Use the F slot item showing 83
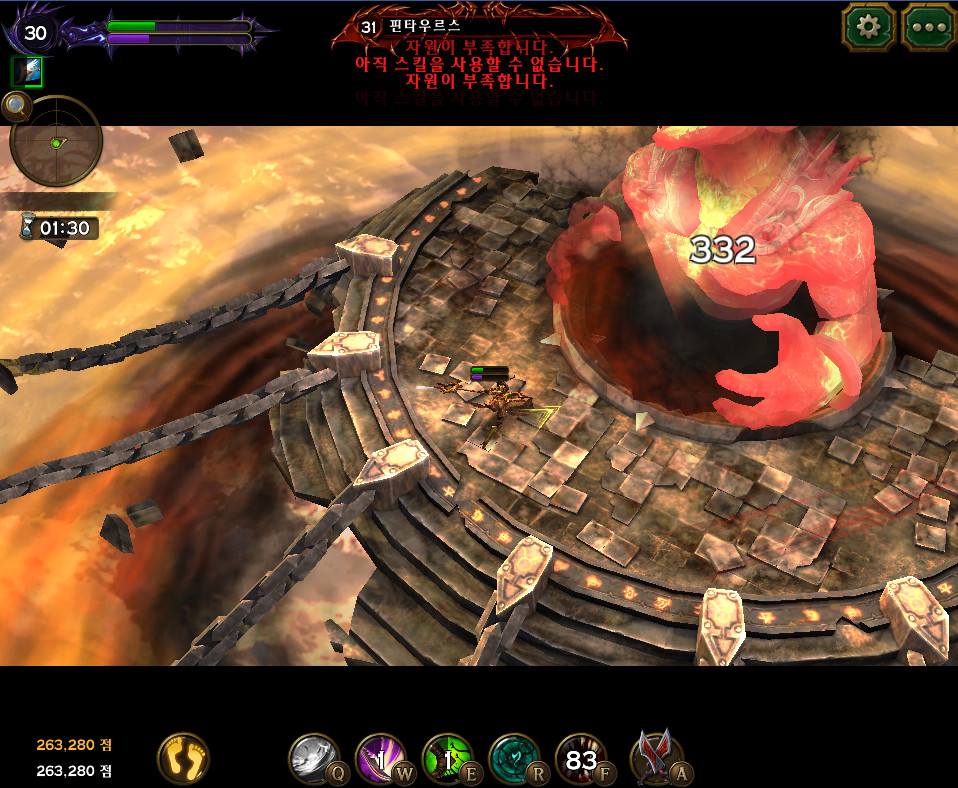Viewport: 958px width, 788px height. [581, 758]
